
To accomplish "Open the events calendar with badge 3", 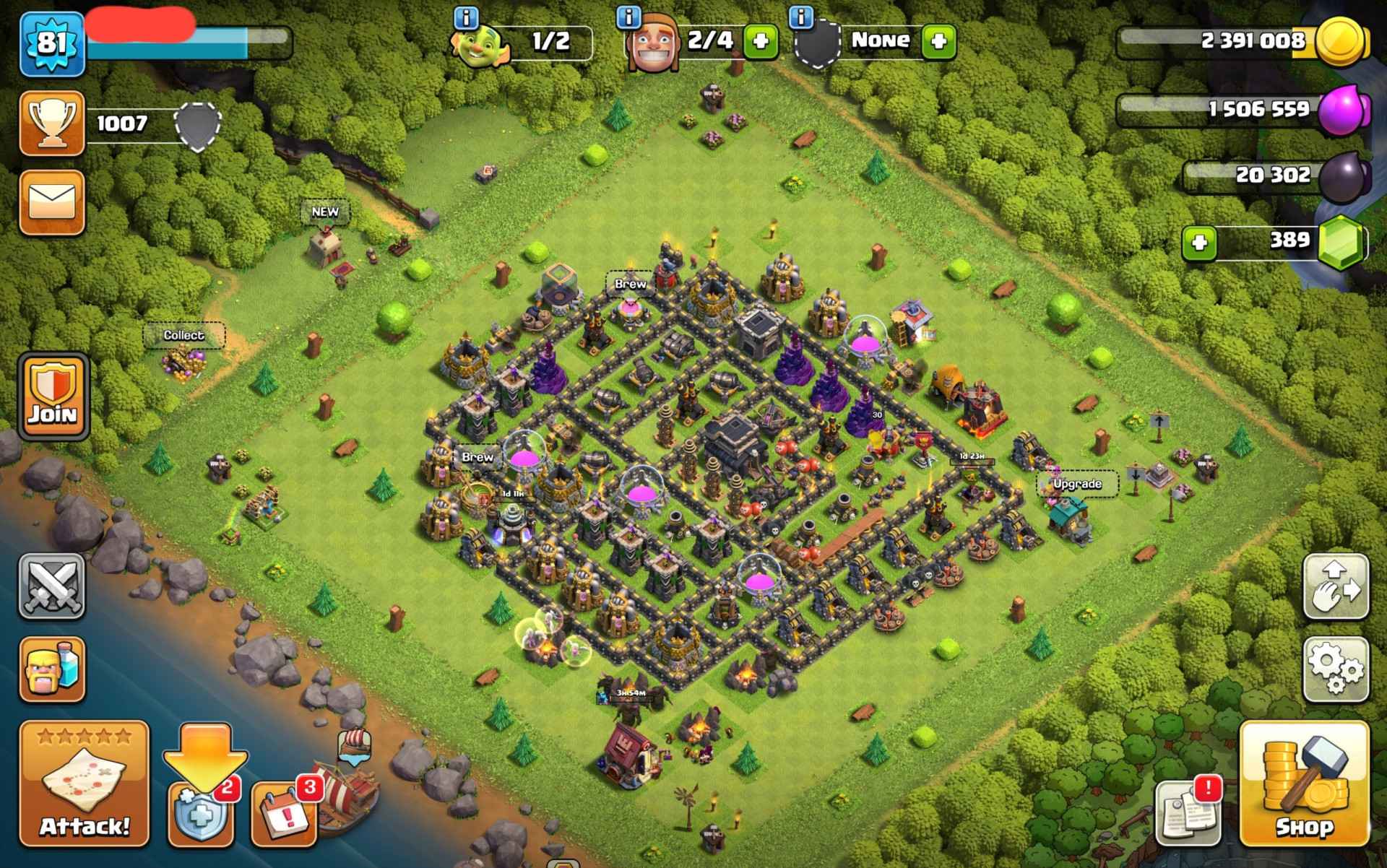I will click(285, 812).
